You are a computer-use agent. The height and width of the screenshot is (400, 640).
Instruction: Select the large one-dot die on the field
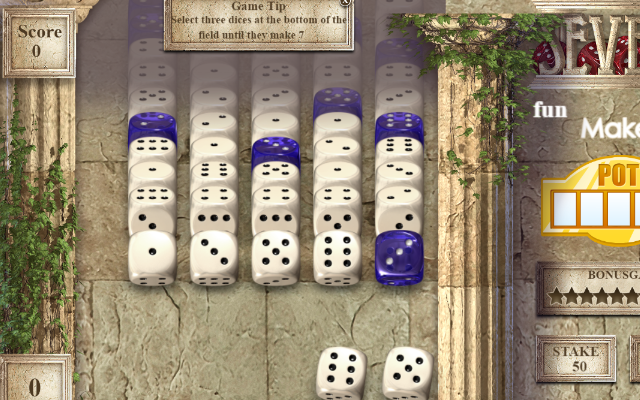(152, 257)
